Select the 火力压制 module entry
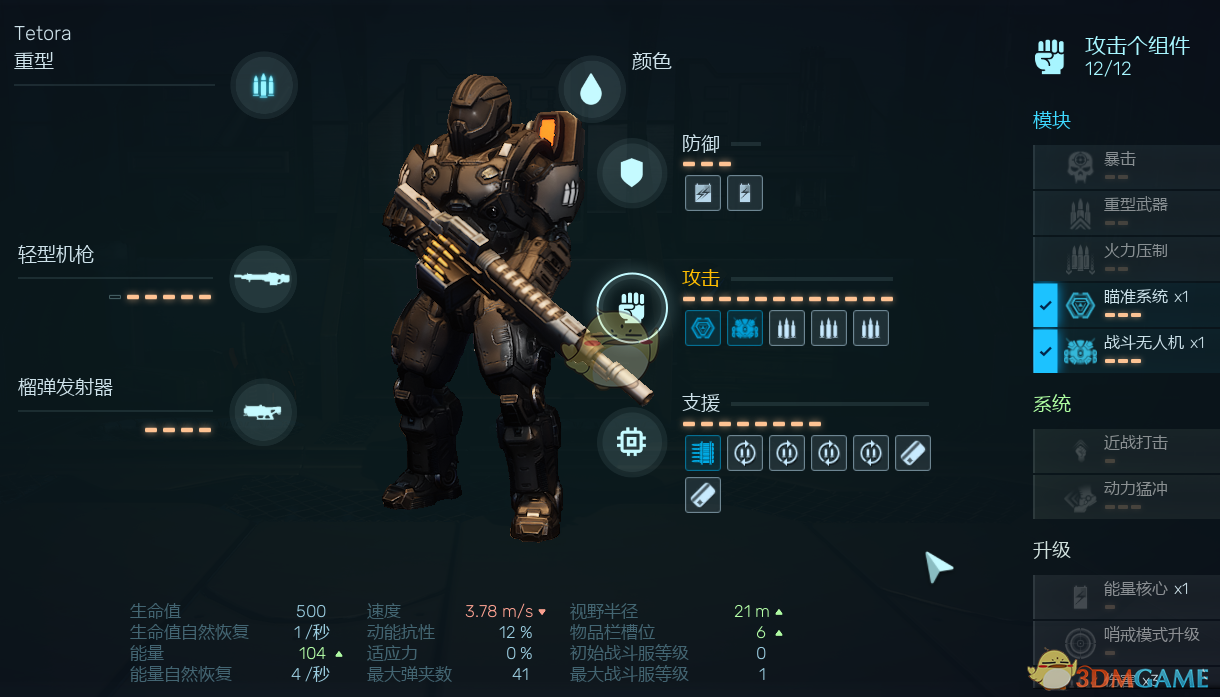 1125,257
